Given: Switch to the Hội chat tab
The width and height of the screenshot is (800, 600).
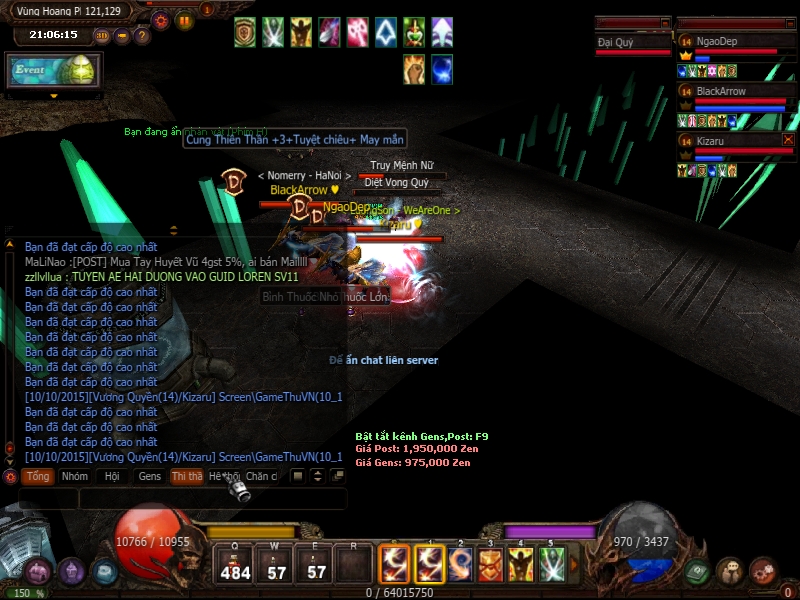Looking at the screenshot, I should (112, 477).
